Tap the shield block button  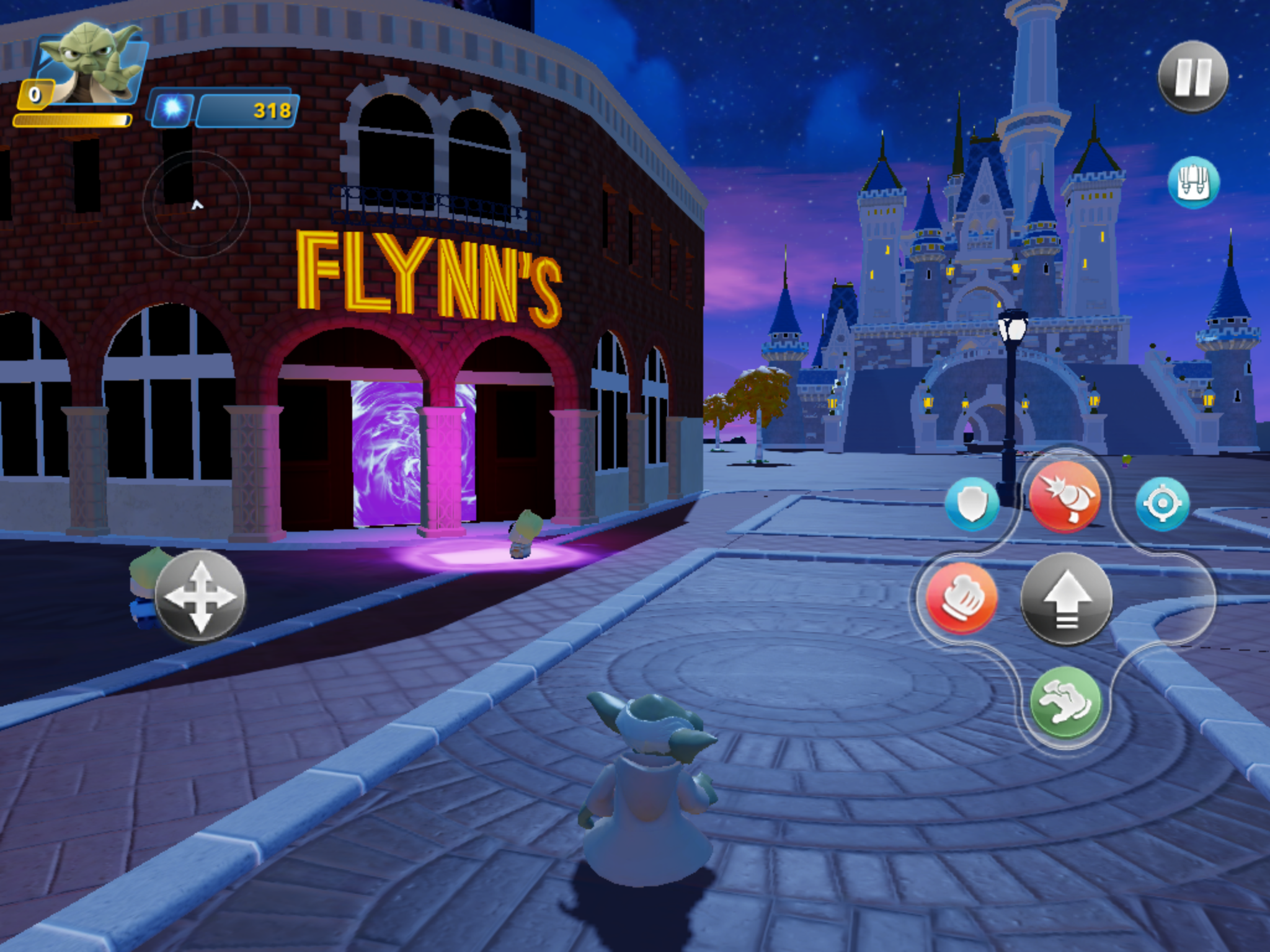[x=972, y=504]
